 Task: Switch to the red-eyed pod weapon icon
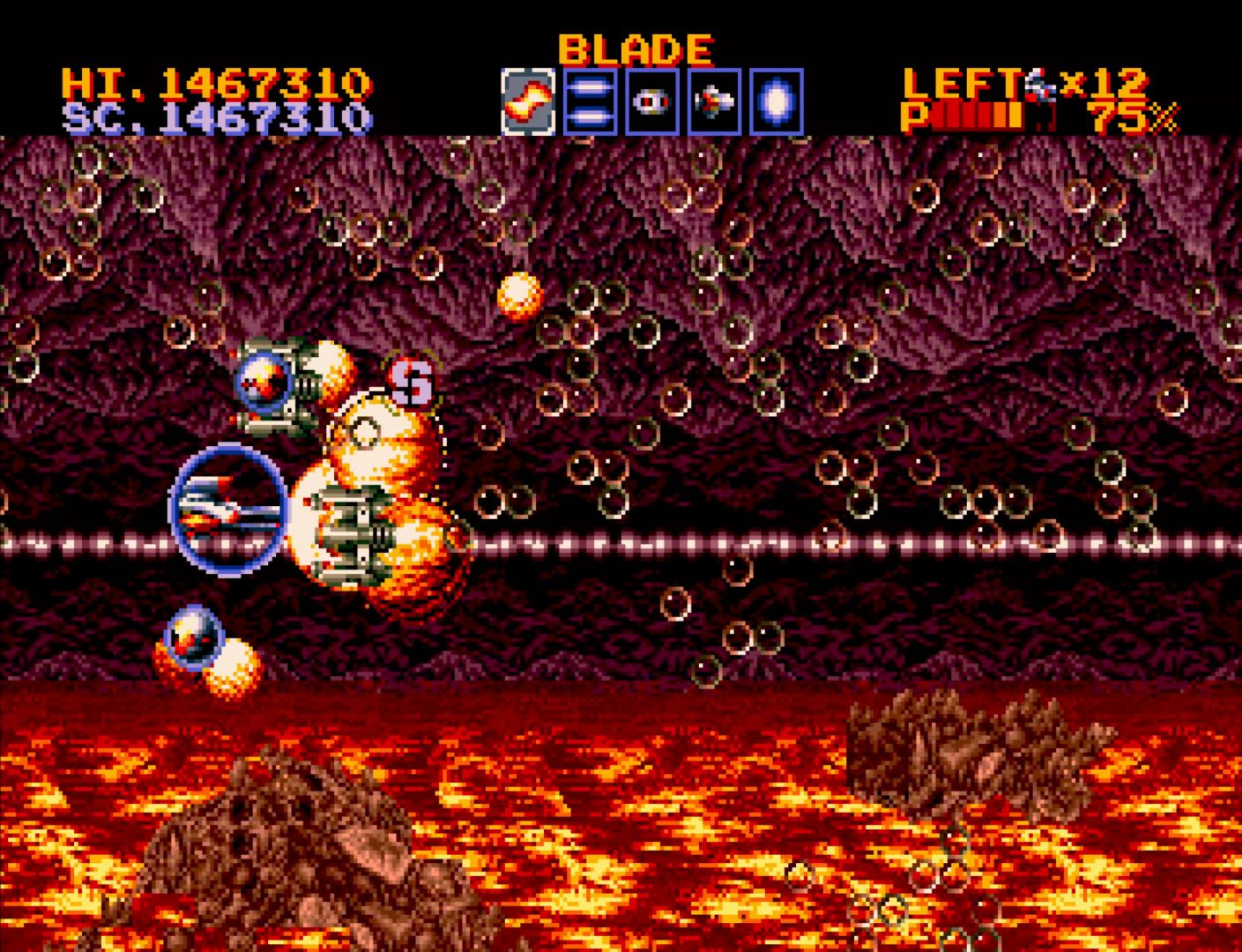(x=652, y=101)
